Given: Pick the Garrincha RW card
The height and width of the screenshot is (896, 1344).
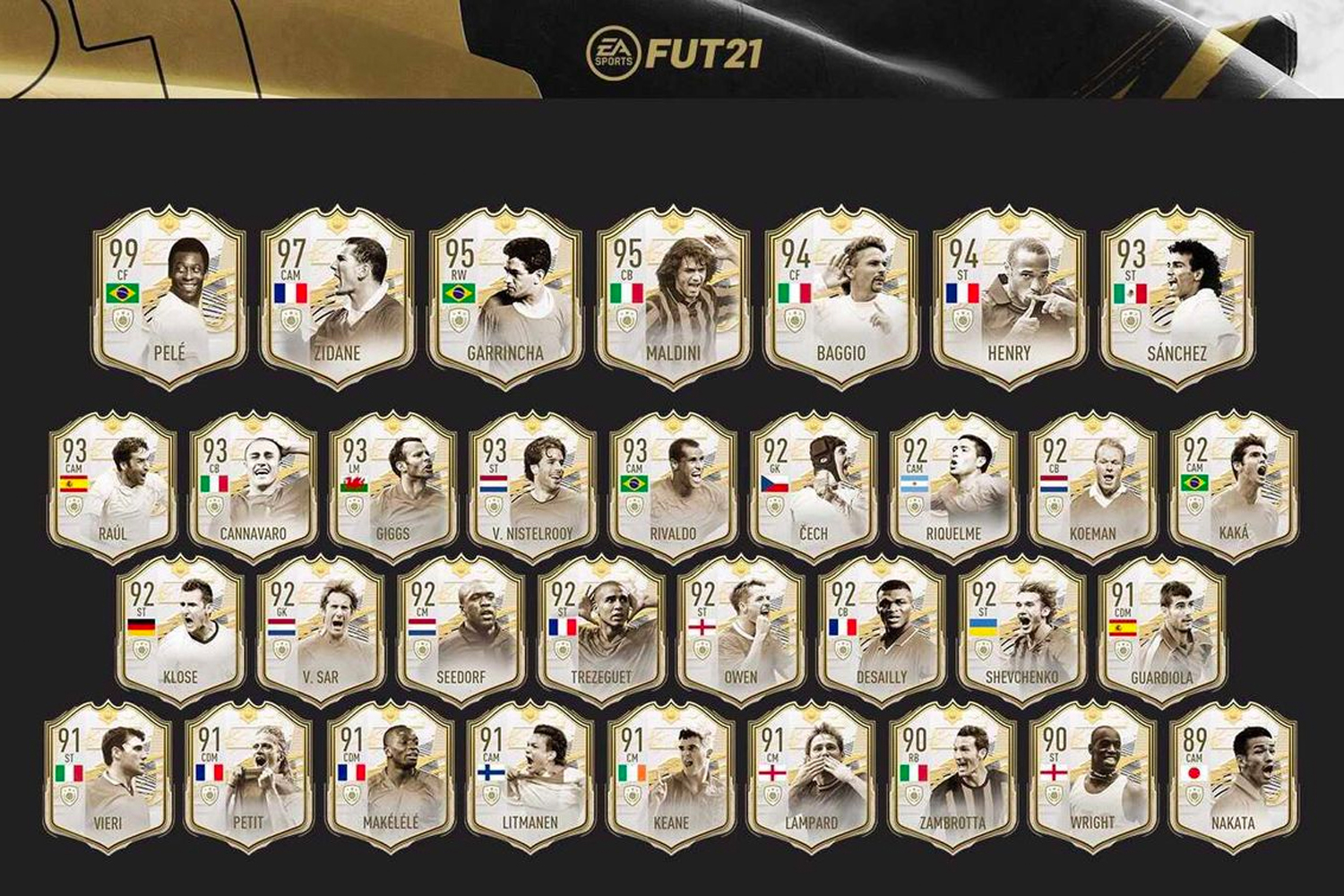Looking at the screenshot, I should click(x=504, y=298).
